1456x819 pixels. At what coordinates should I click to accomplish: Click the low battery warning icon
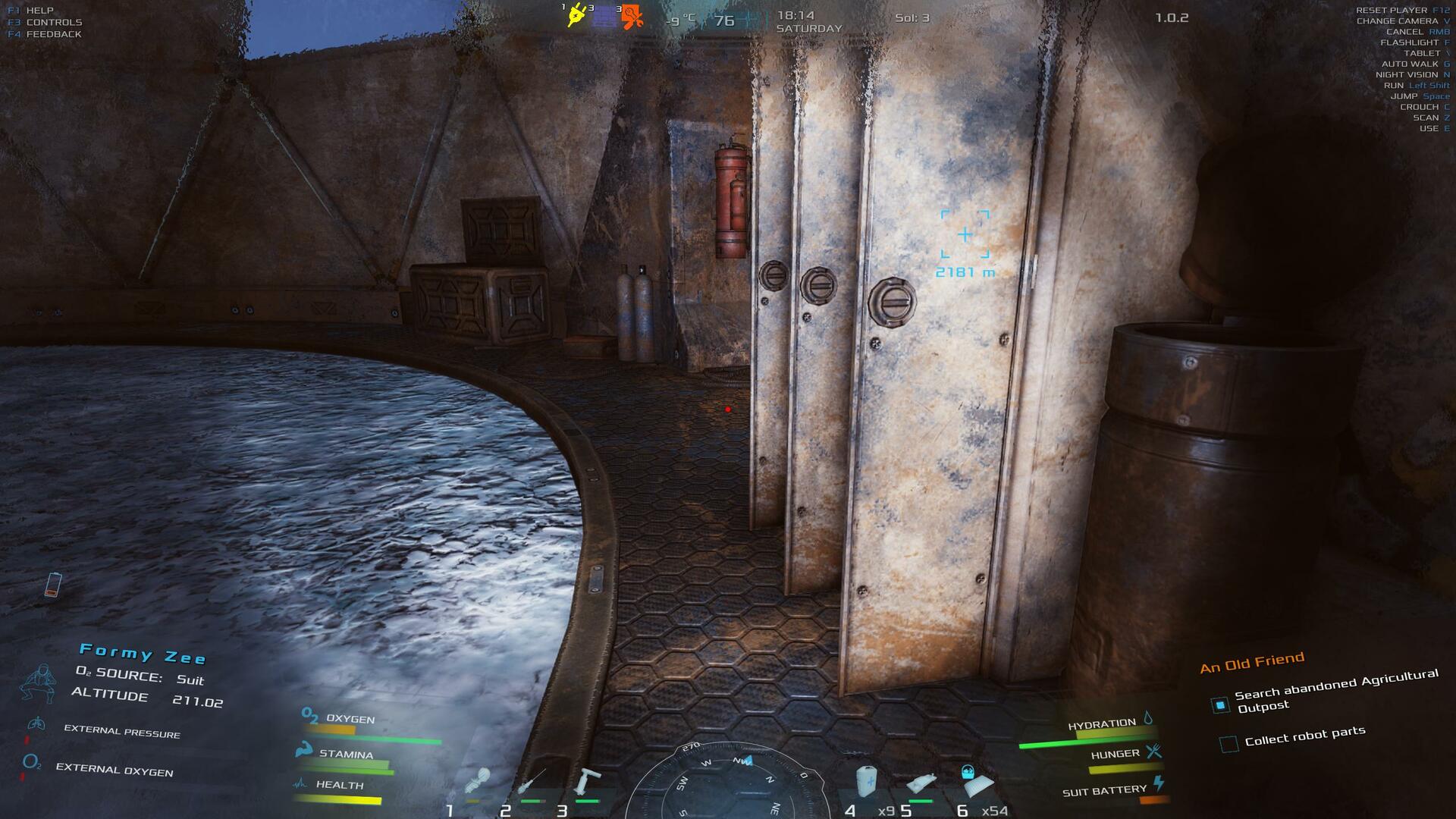52,585
